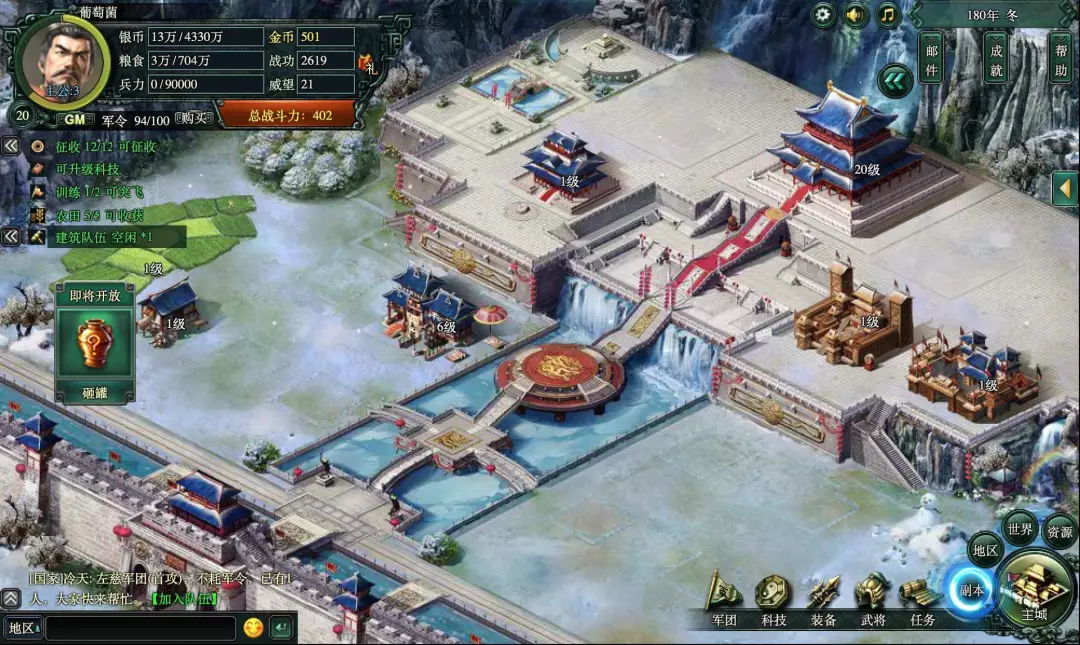This screenshot has height=645, width=1080.
Task: Open the 邮件 mail panel
Action: point(931,58)
